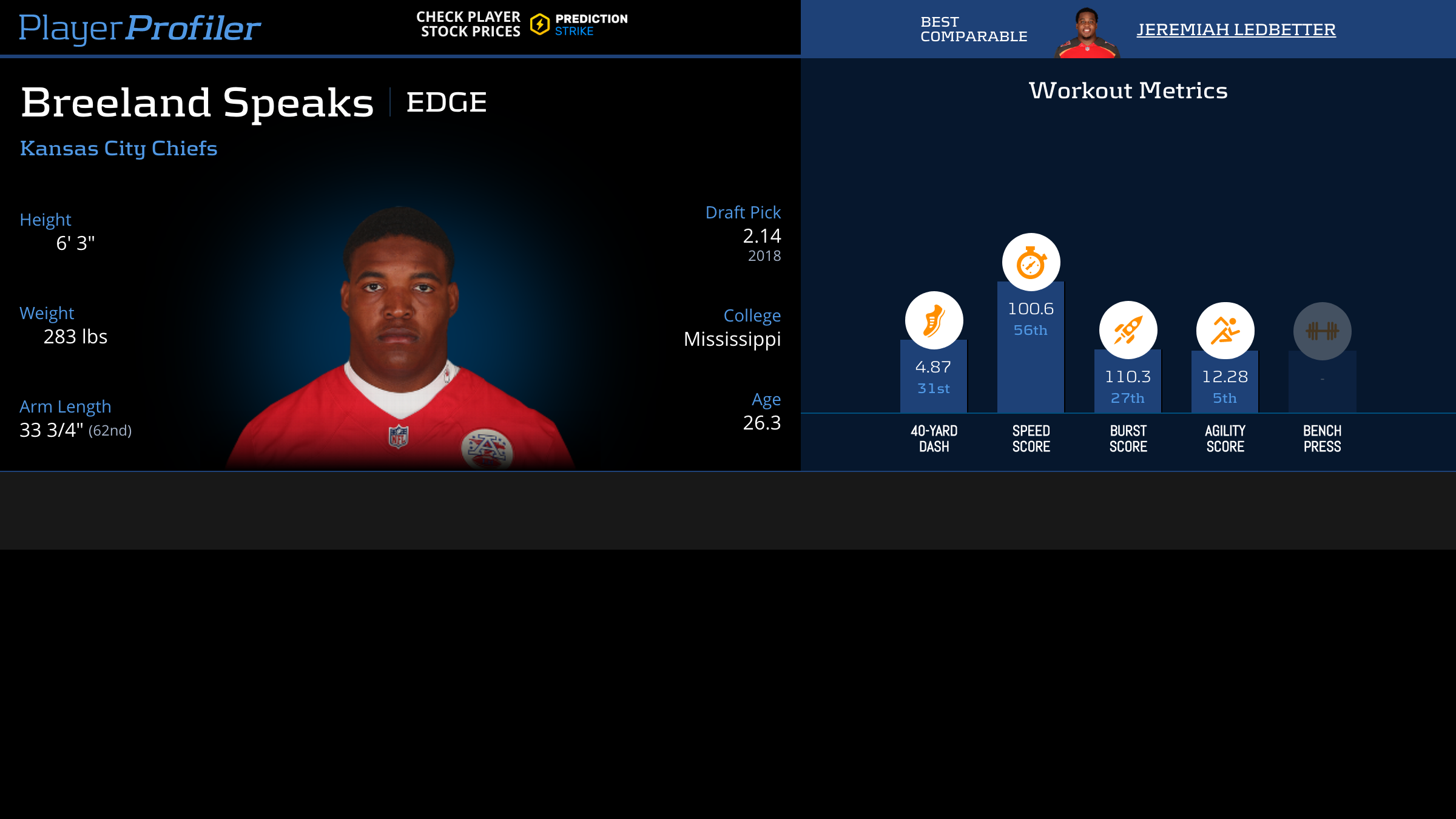Open Jeremiah Ledbetter's comparable profile link

[x=1236, y=29]
